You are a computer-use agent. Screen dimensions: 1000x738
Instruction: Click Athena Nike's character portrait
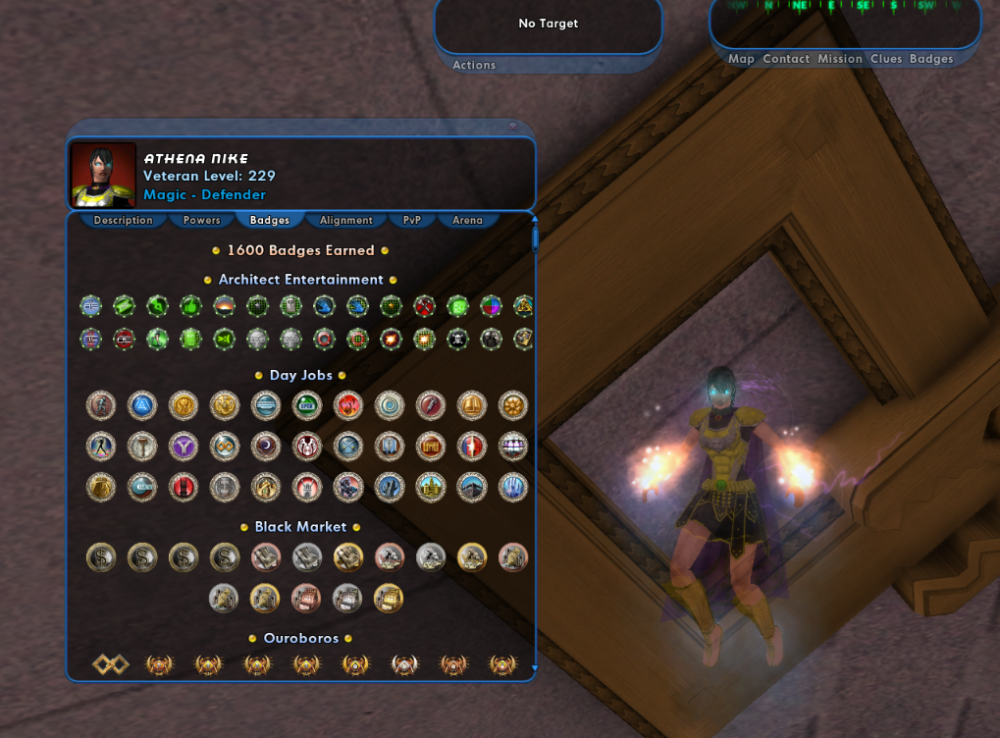(x=103, y=175)
